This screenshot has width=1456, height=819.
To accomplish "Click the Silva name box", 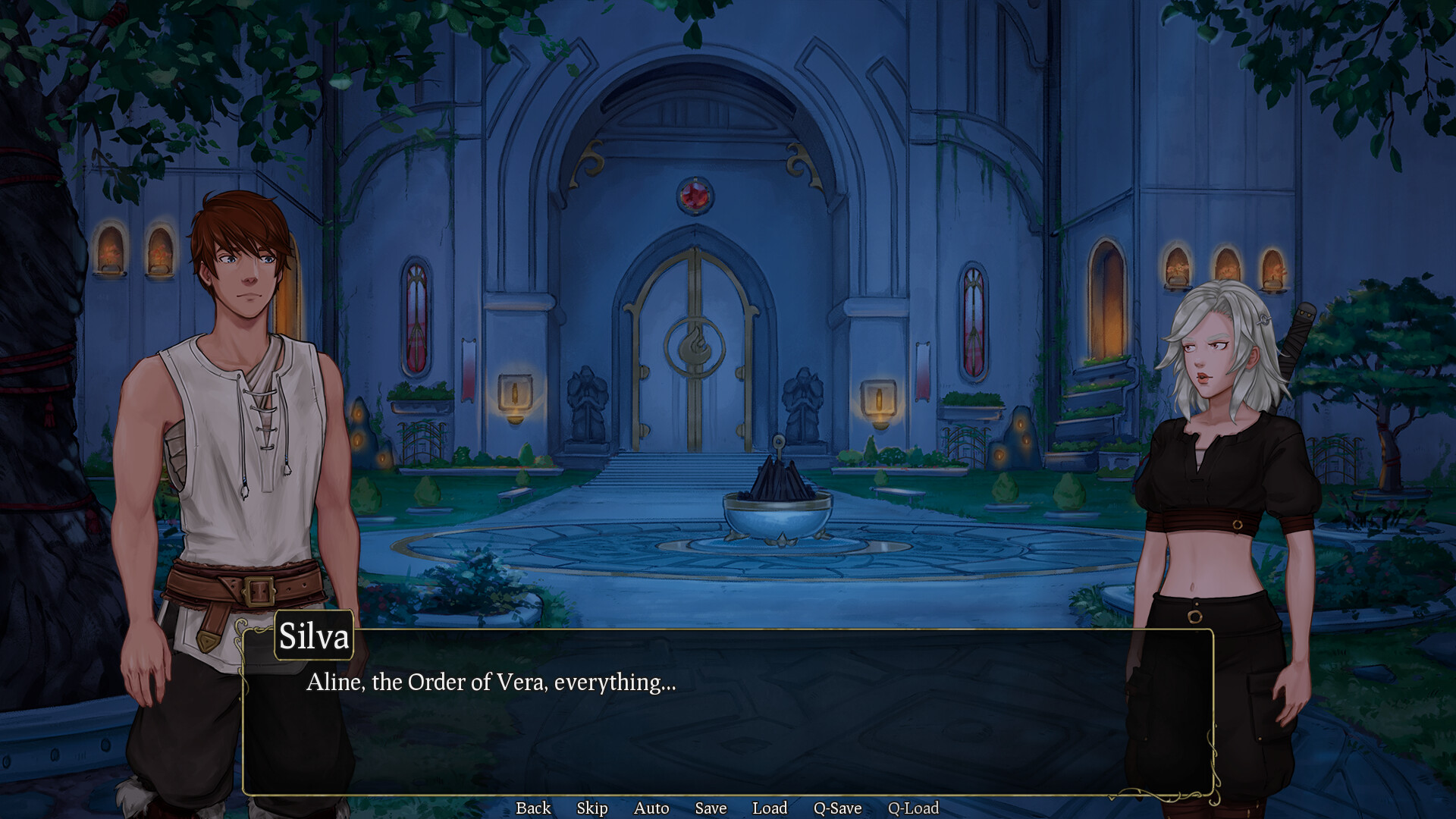I will tap(314, 637).
